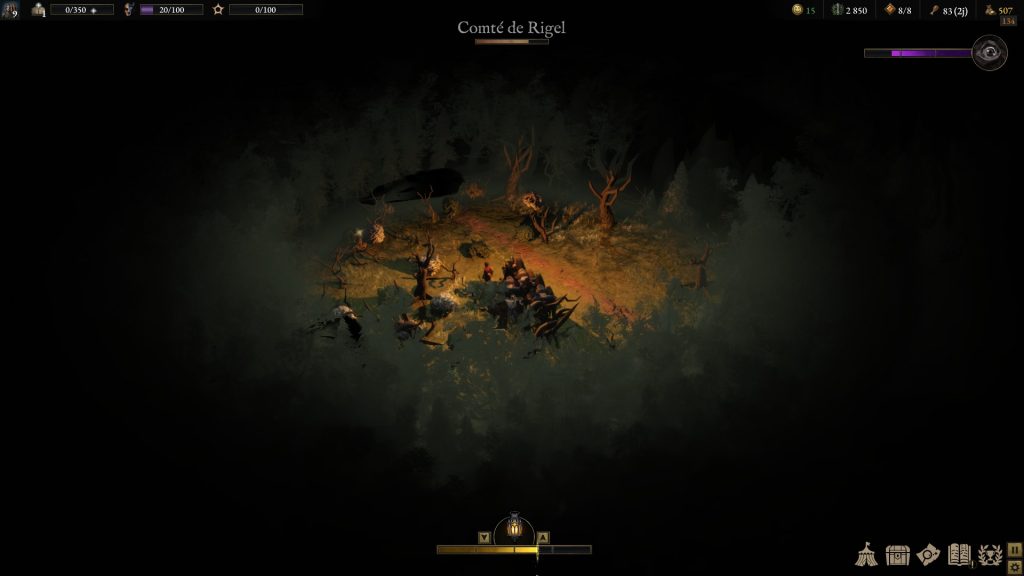Show the trophy laurel achievements
Viewport: 1024px width, 576px height.
[x=990, y=556]
